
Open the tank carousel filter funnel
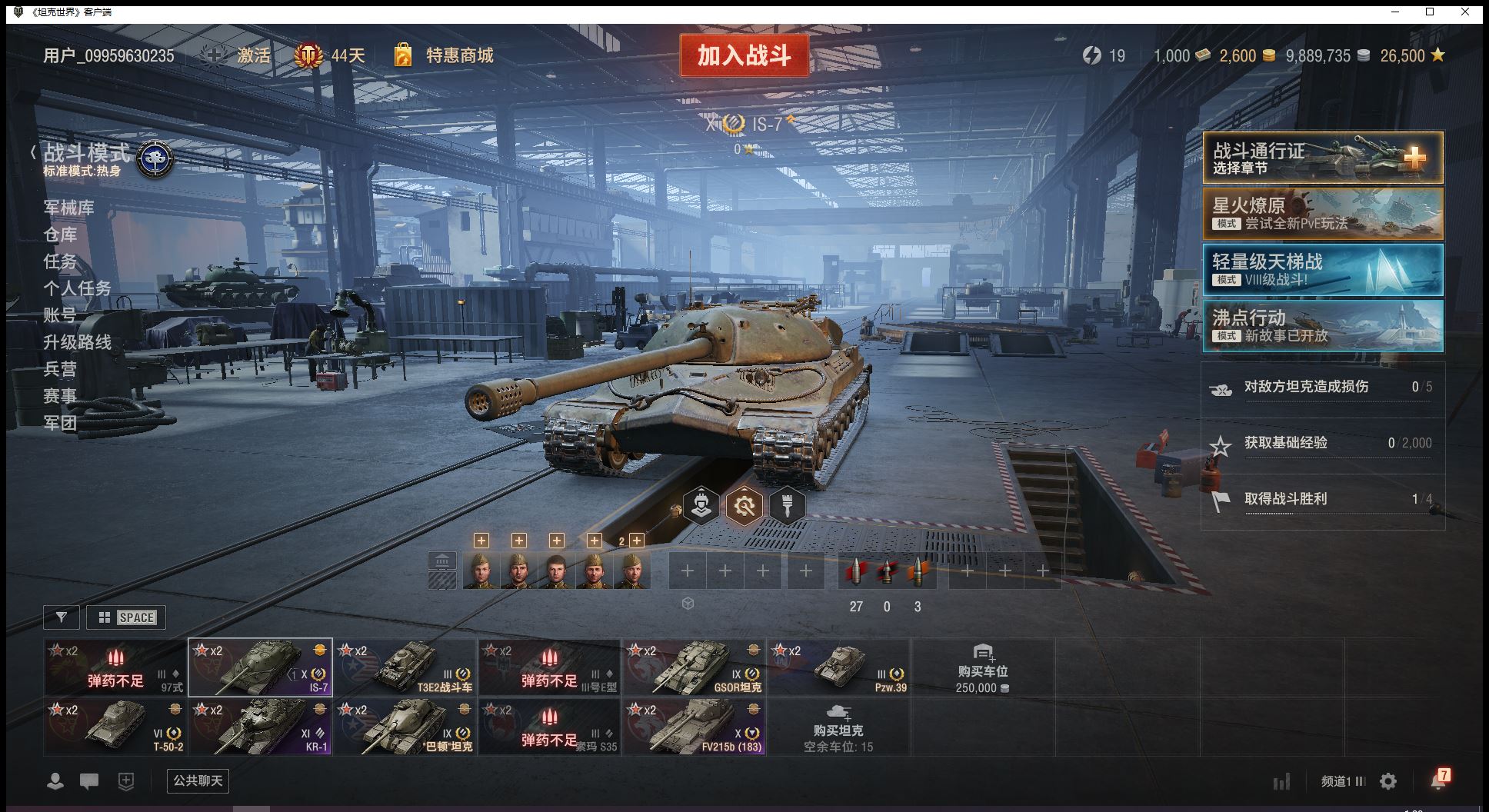click(62, 617)
